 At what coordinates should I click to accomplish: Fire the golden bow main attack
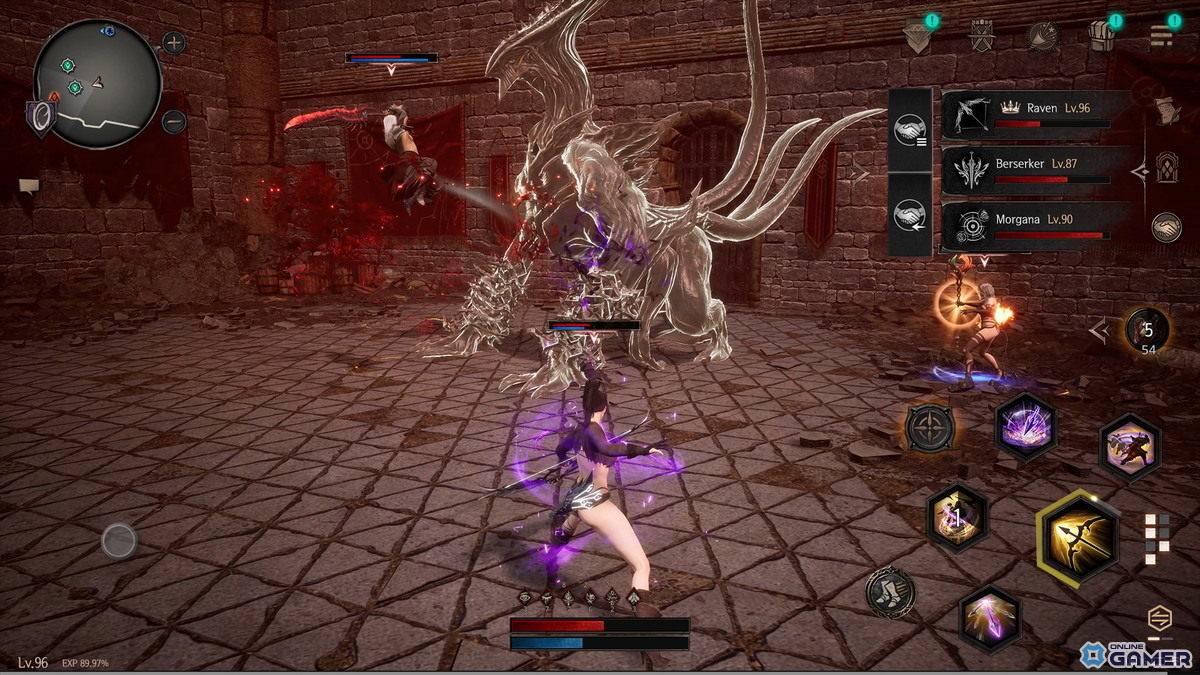click(x=1078, y=538)
